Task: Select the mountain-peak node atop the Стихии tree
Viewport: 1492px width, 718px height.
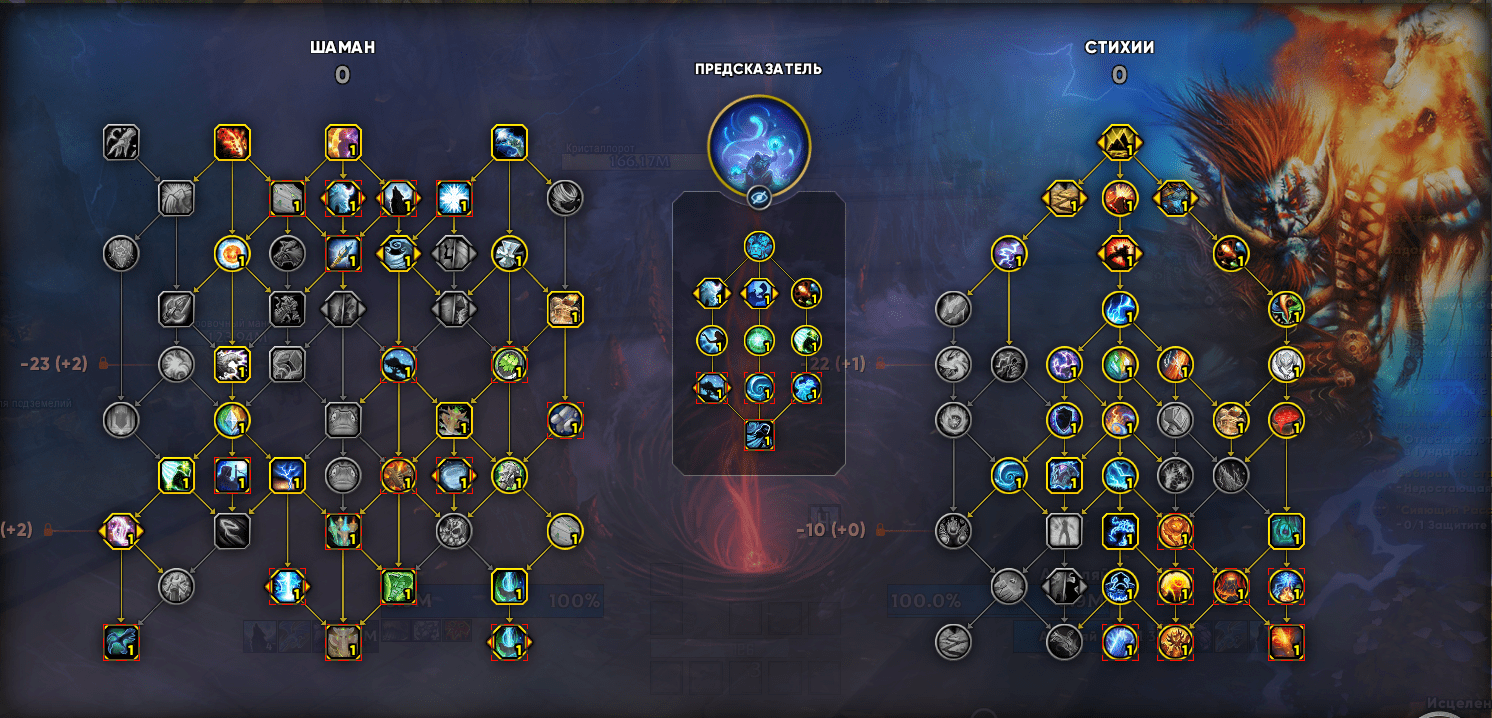Action: [x=1119, y=143]
